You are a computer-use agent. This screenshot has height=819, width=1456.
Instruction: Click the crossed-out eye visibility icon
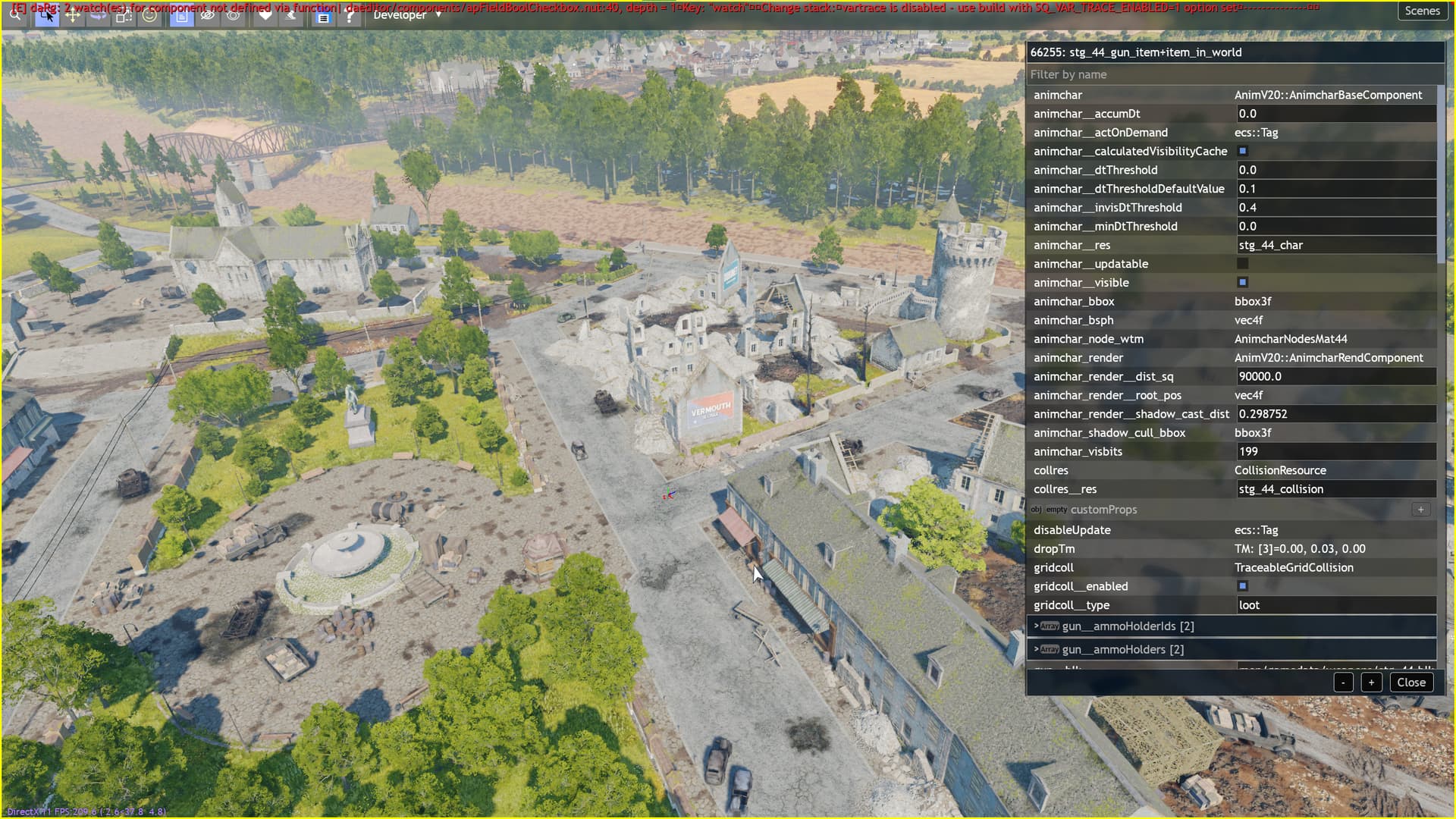point(208,15)
